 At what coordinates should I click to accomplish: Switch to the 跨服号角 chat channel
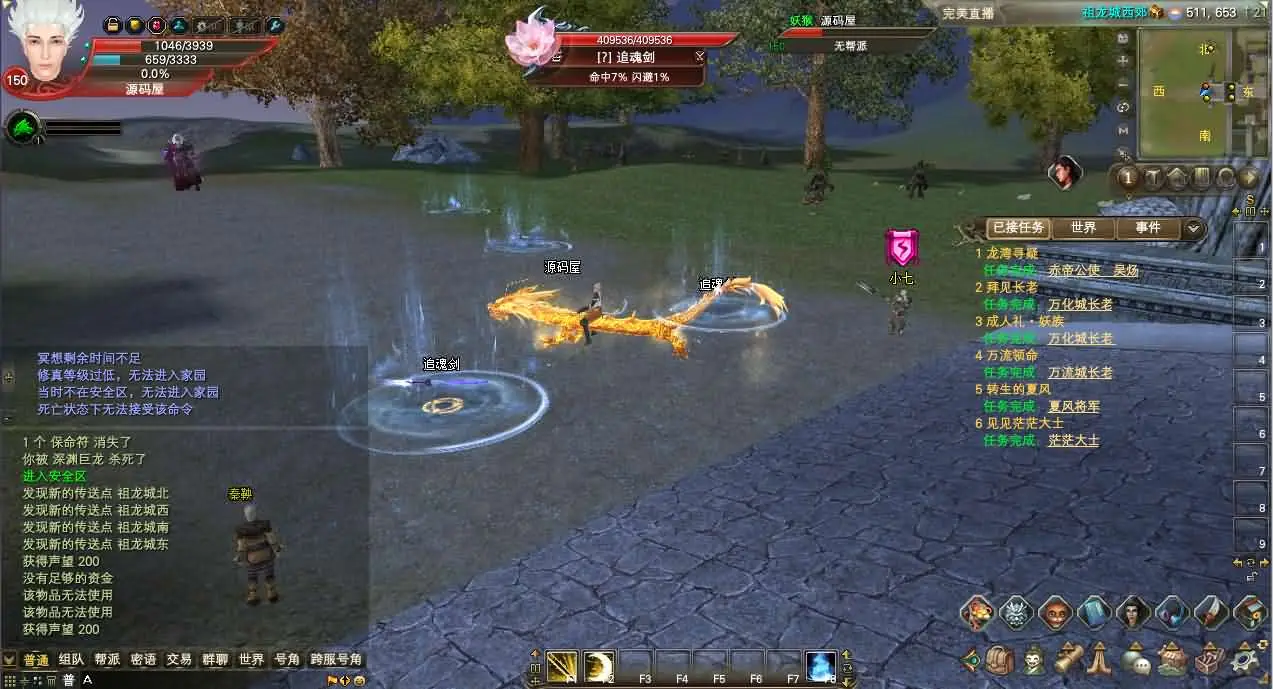(x=335, y=660)
